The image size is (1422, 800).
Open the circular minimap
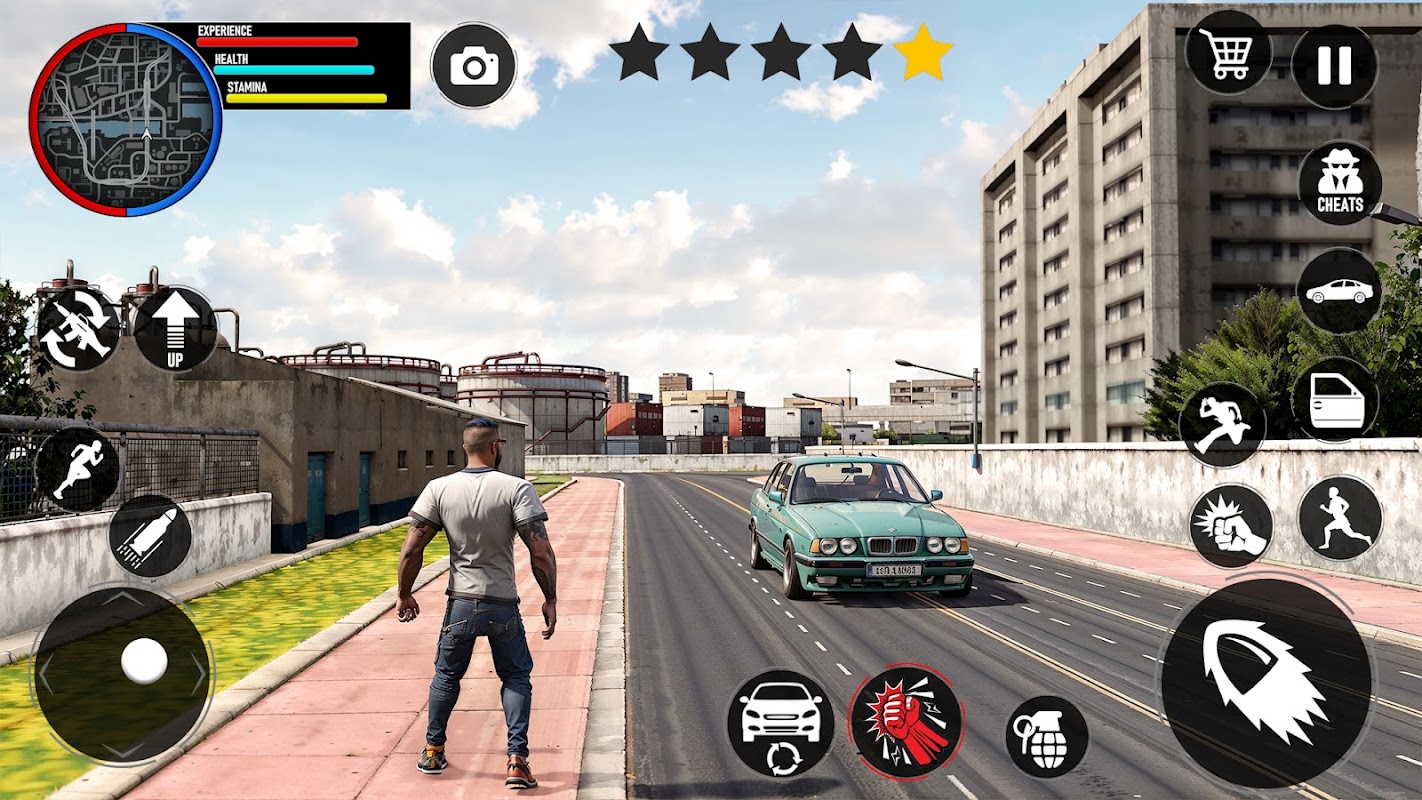point(125,118)
